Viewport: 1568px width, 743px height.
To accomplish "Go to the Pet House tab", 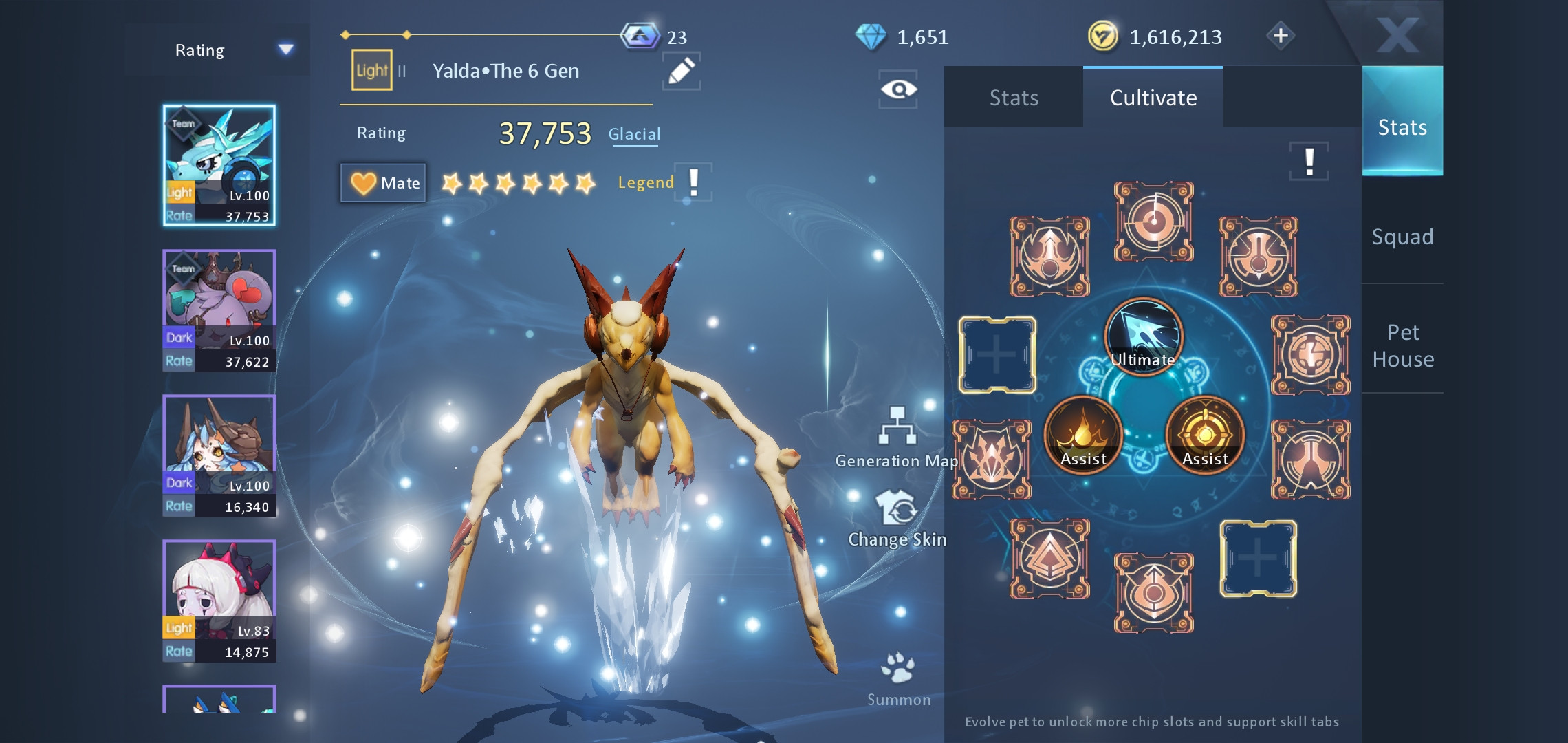I will (1403, 345).
